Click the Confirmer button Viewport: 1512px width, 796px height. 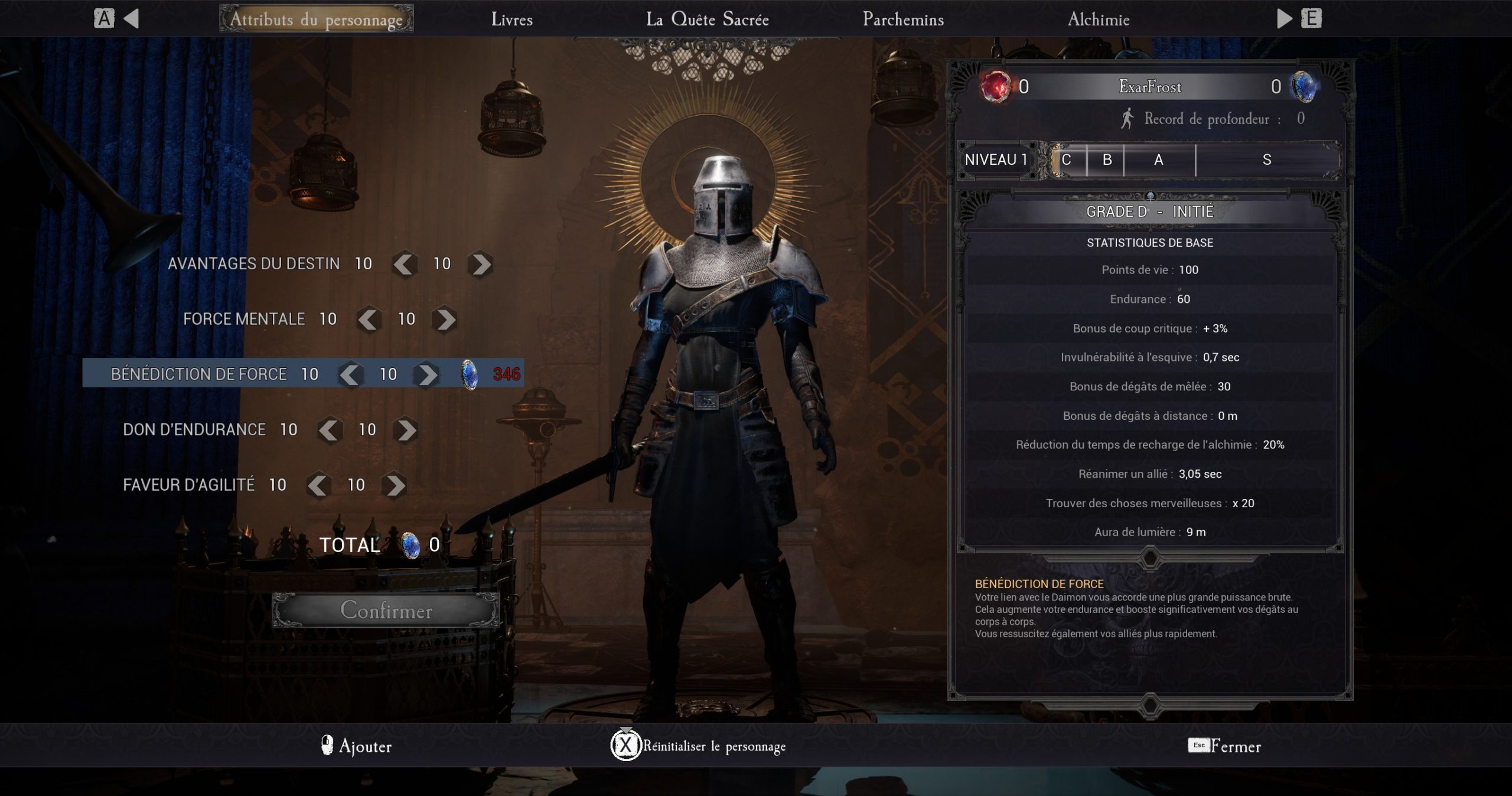point(386,610)
